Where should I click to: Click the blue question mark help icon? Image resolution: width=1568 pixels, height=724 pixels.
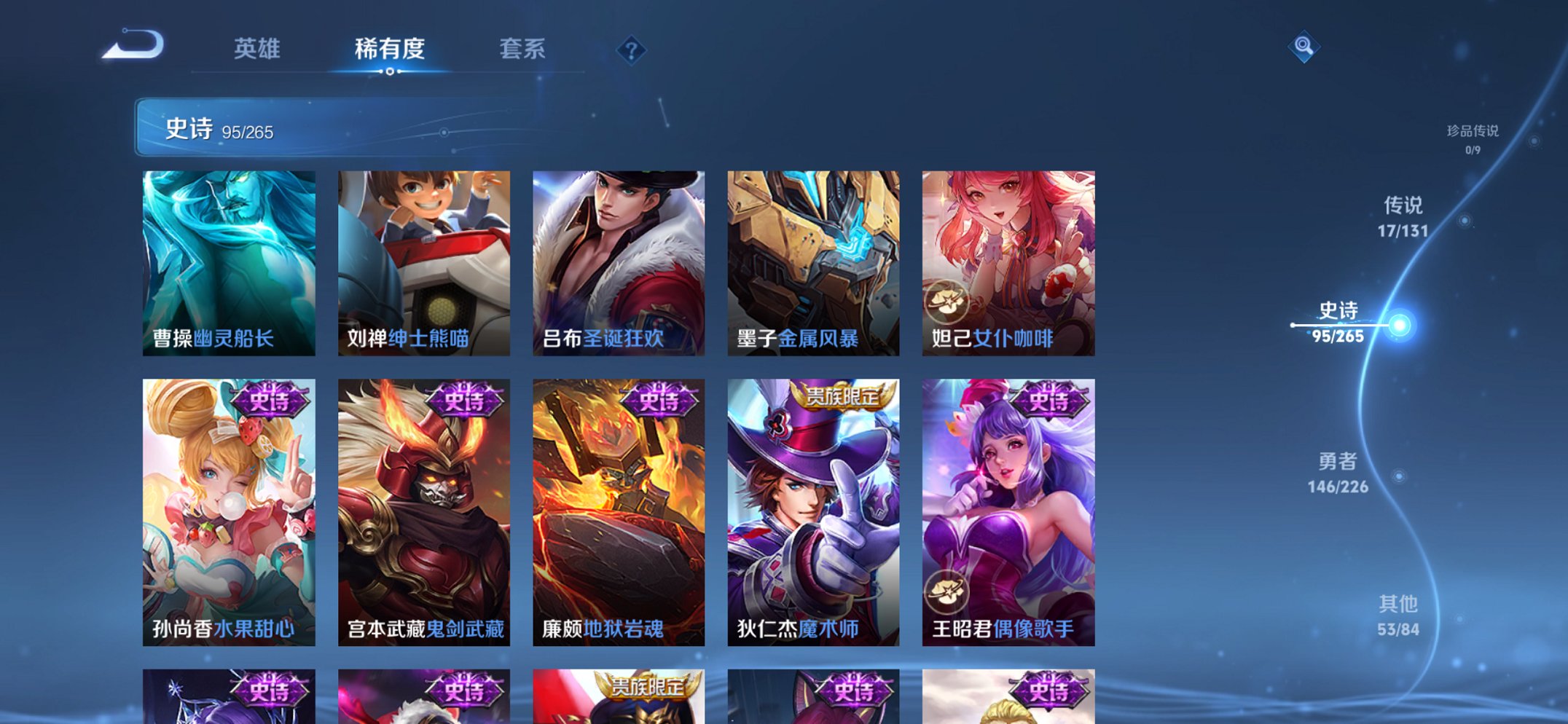631,49
